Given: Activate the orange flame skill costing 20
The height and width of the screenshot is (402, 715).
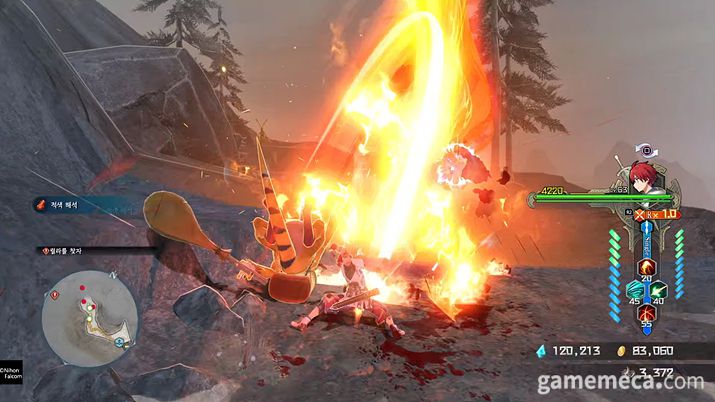Looking at the screenshot, I should (645, 266).
